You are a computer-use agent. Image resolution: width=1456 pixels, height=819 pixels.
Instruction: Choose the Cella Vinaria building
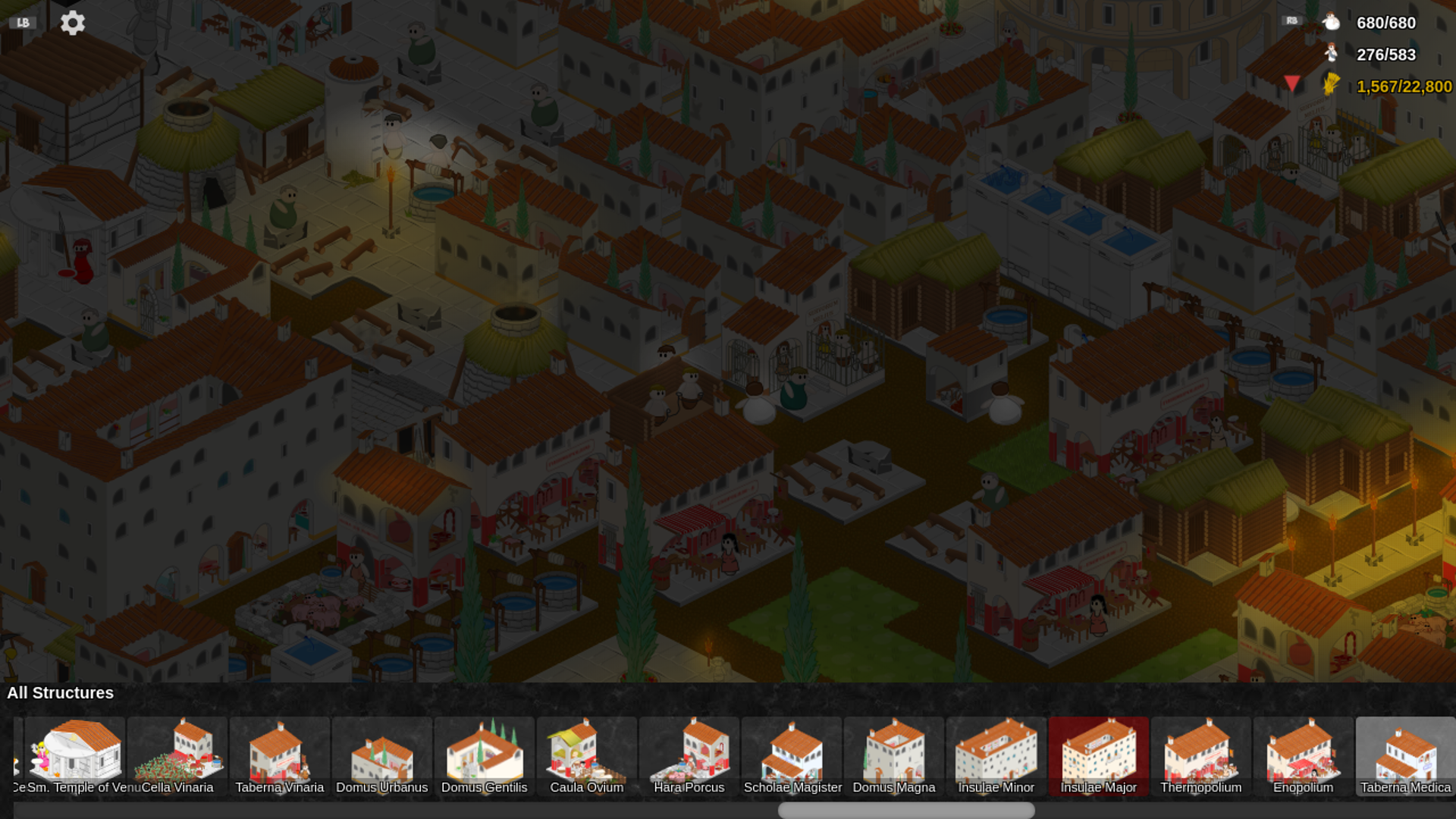[x=177, y=756]
